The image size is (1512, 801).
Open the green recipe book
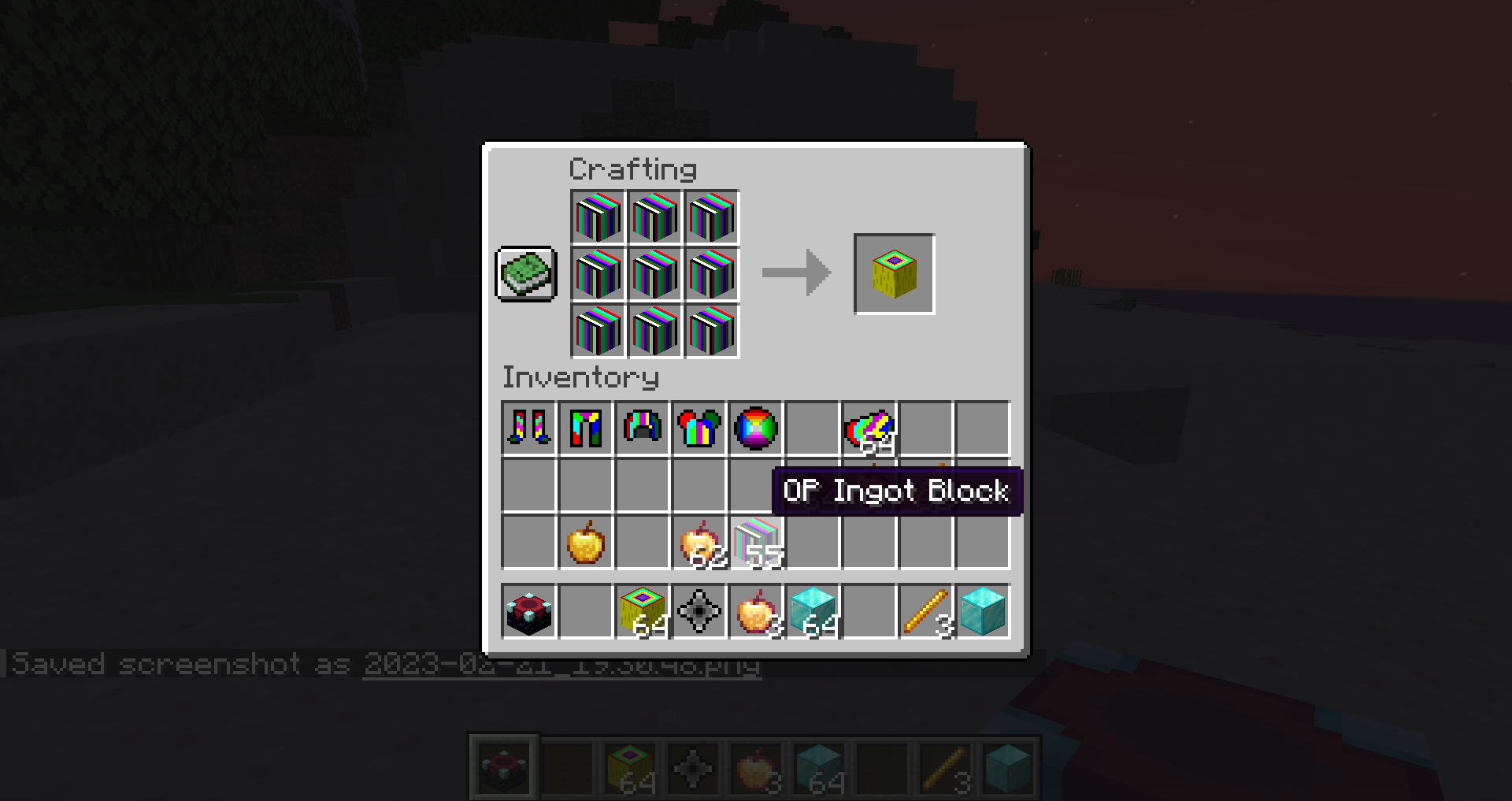pos(526,275)
